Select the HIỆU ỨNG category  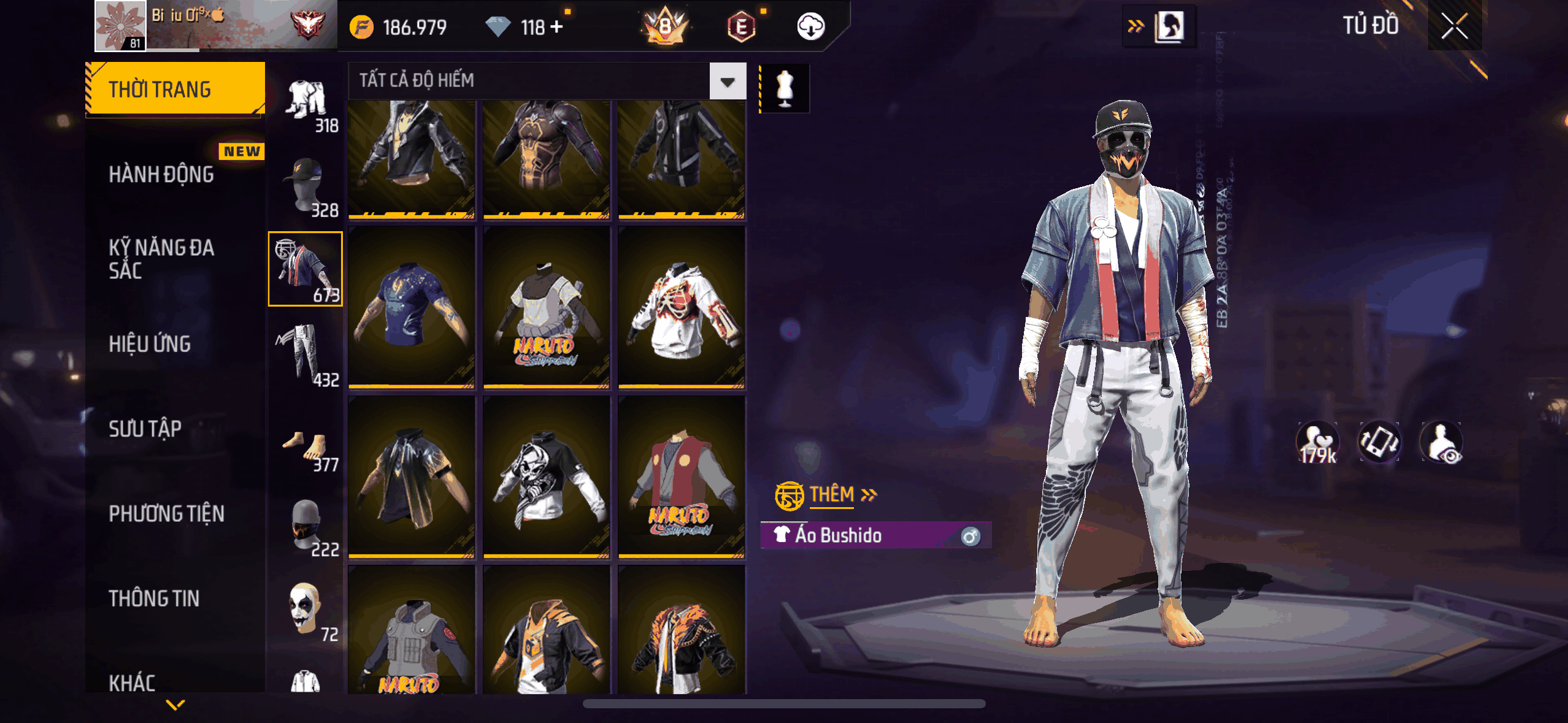(150, 344)
